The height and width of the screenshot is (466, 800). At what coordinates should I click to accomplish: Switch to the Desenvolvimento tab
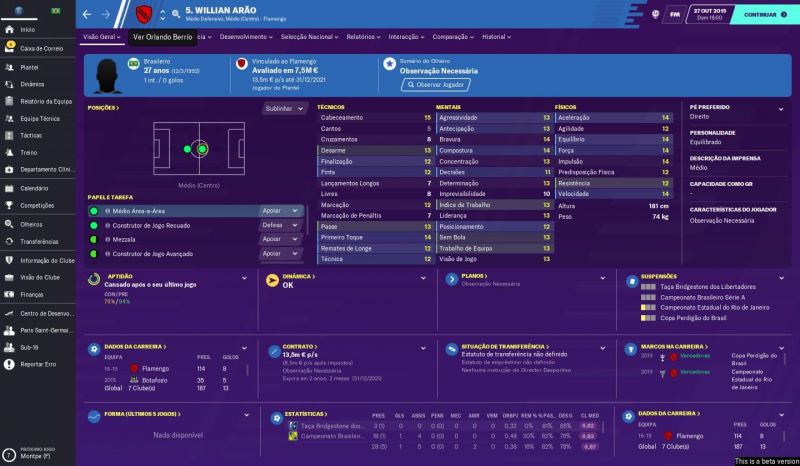244,36
